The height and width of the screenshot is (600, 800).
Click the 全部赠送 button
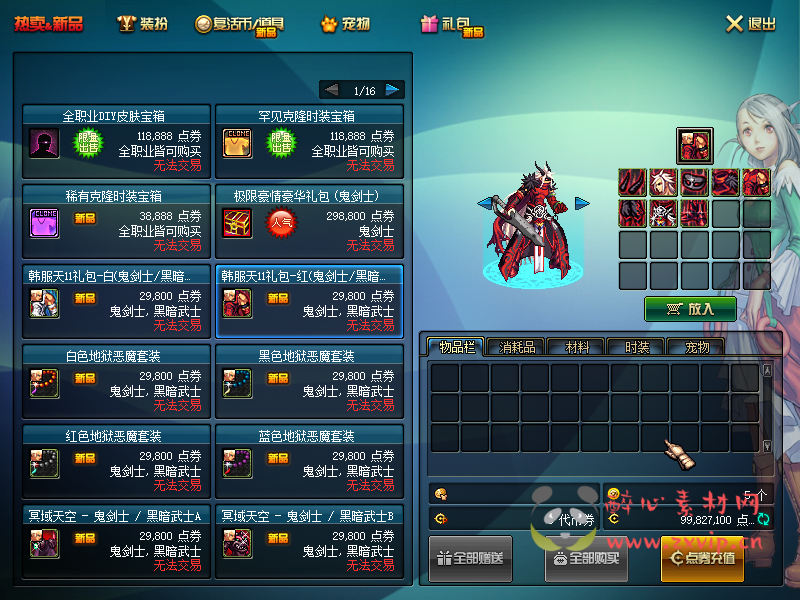[x=472, y=558]
